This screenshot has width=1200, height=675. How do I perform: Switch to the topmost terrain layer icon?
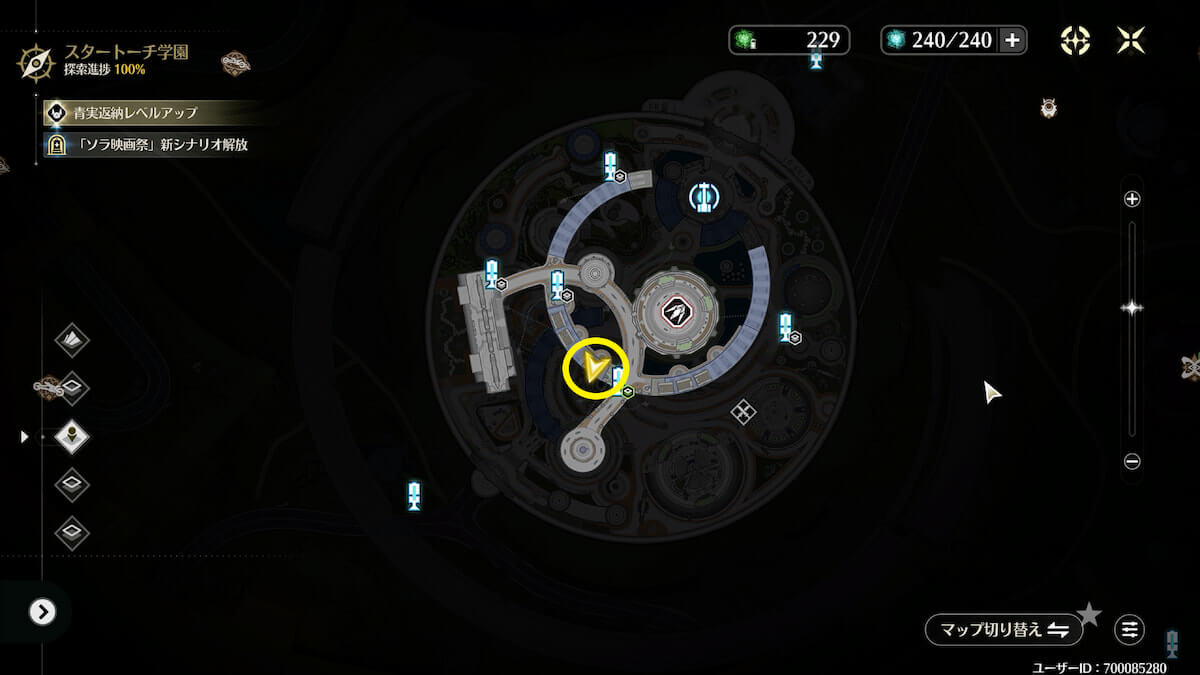pos(72,340)
